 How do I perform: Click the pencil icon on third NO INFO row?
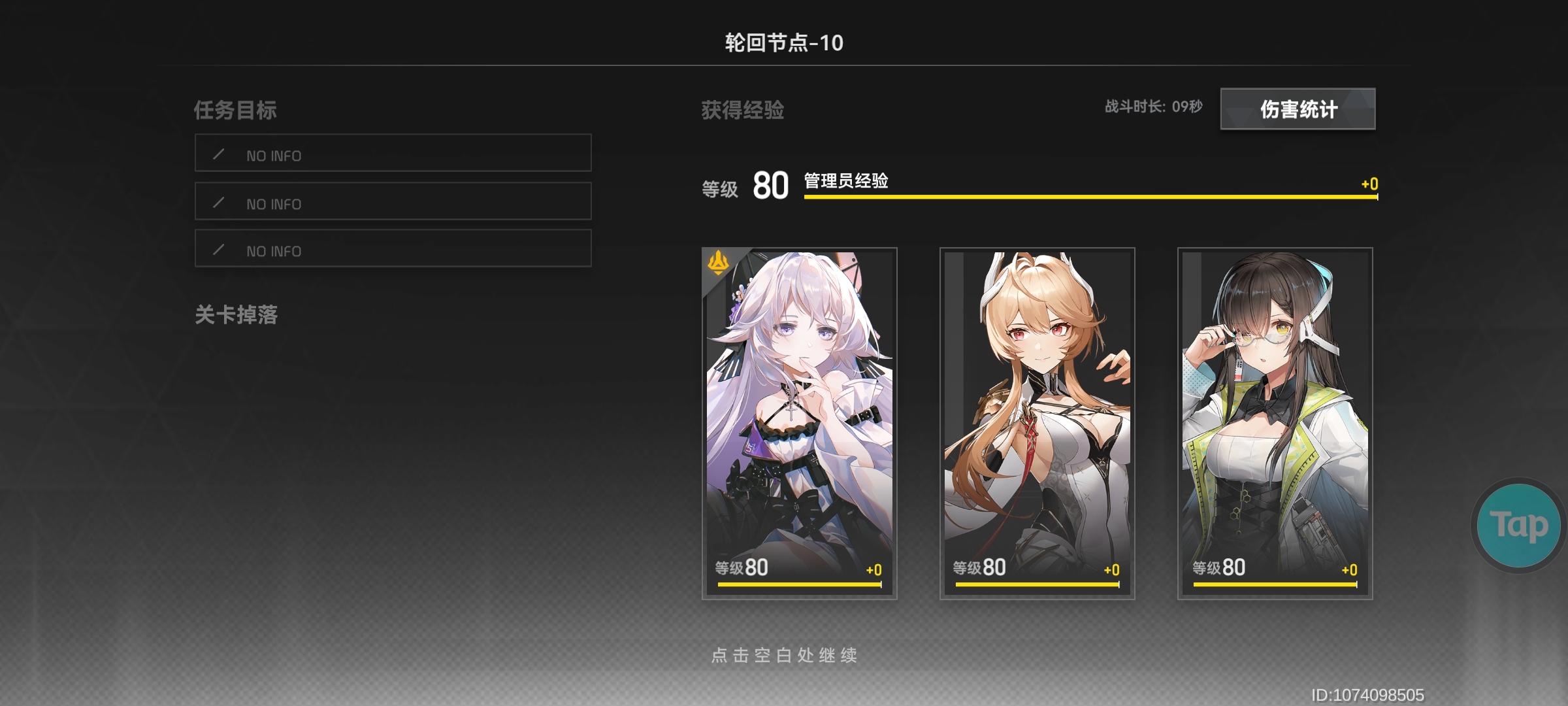(x=218, y=250)
